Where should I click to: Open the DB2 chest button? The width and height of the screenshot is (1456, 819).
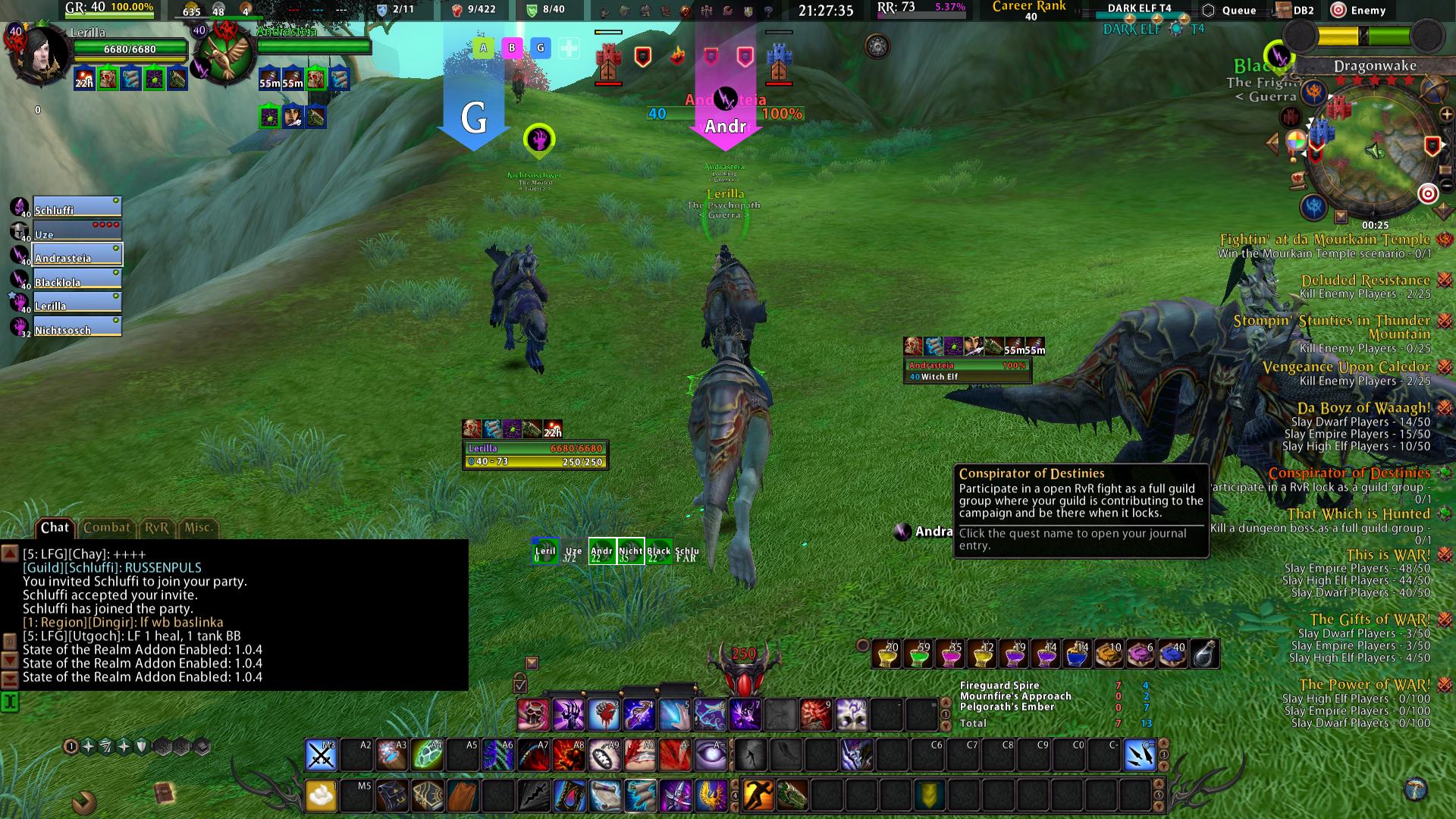[1294, 11]
